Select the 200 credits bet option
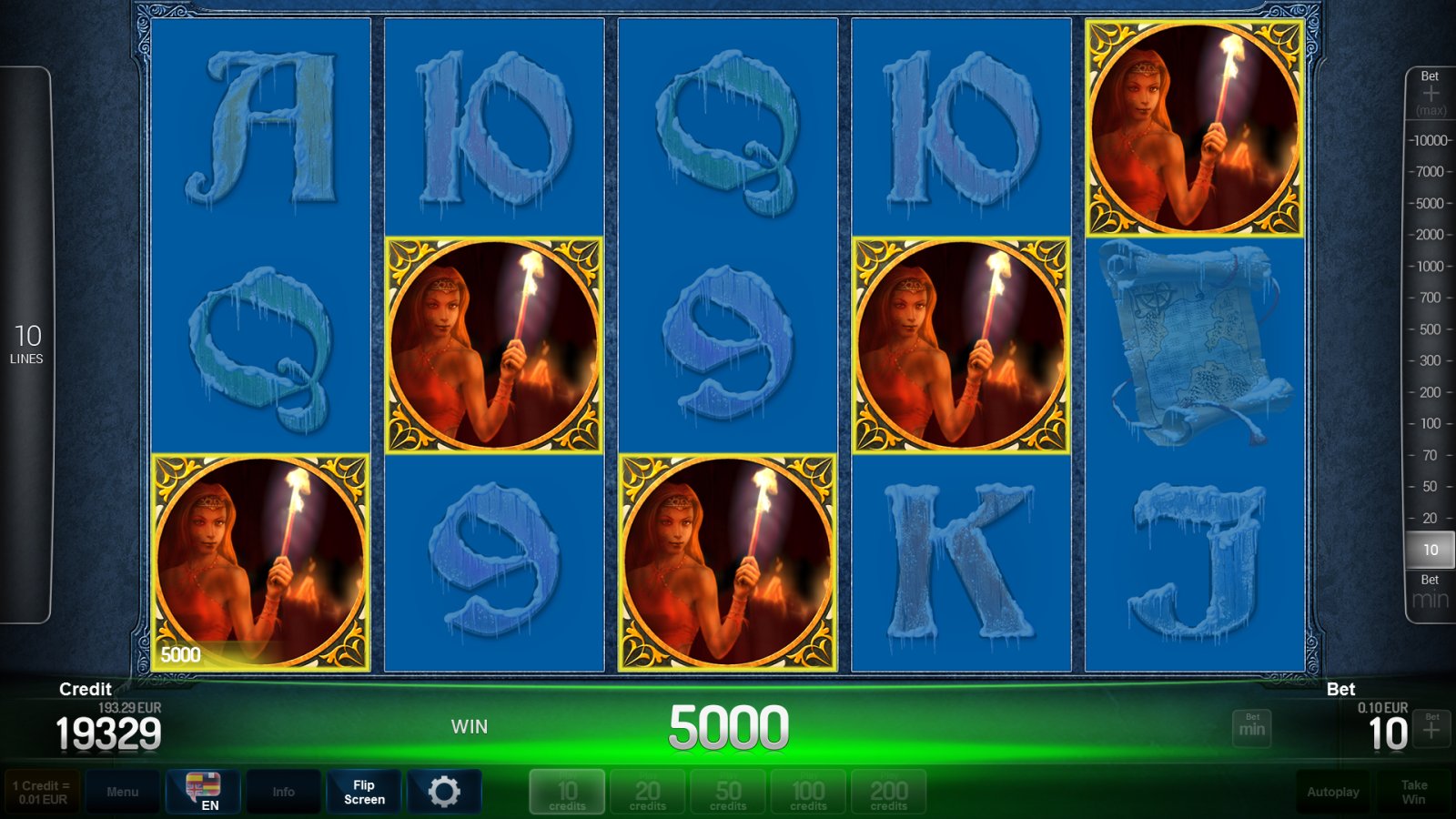1456x819 pixels. (888, 791)
